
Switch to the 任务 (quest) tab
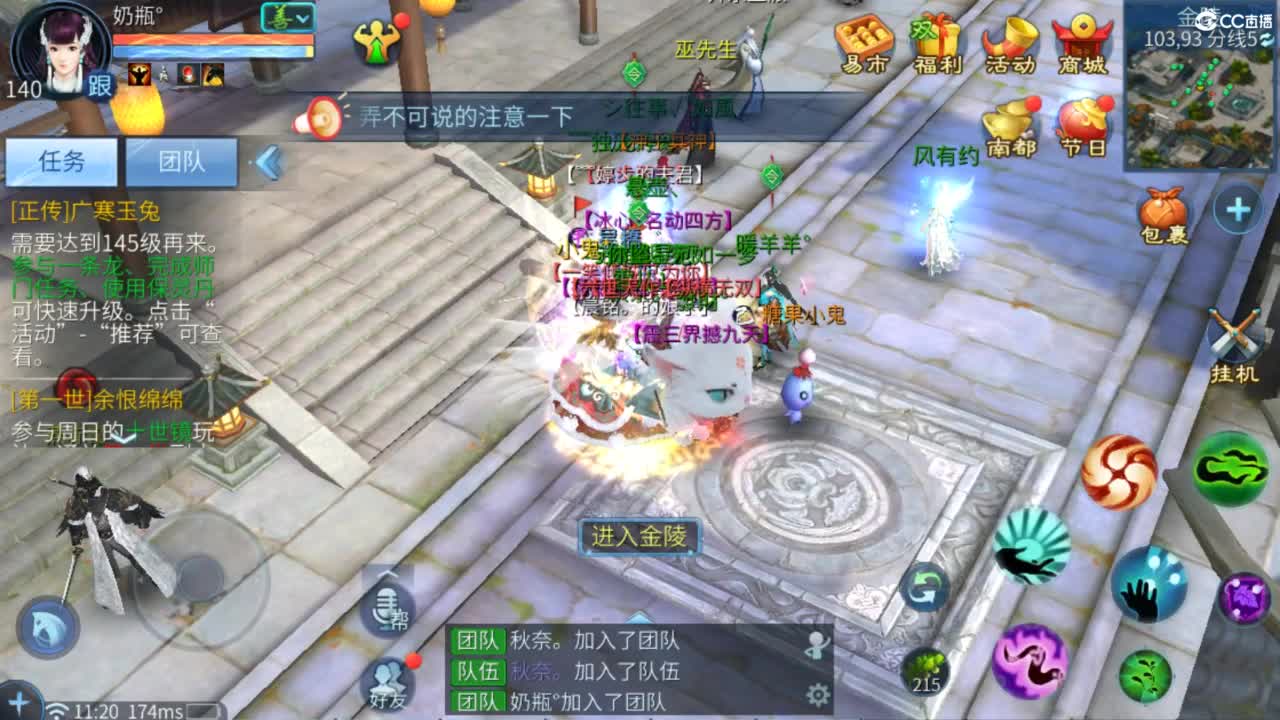click(x=64, y=163)
